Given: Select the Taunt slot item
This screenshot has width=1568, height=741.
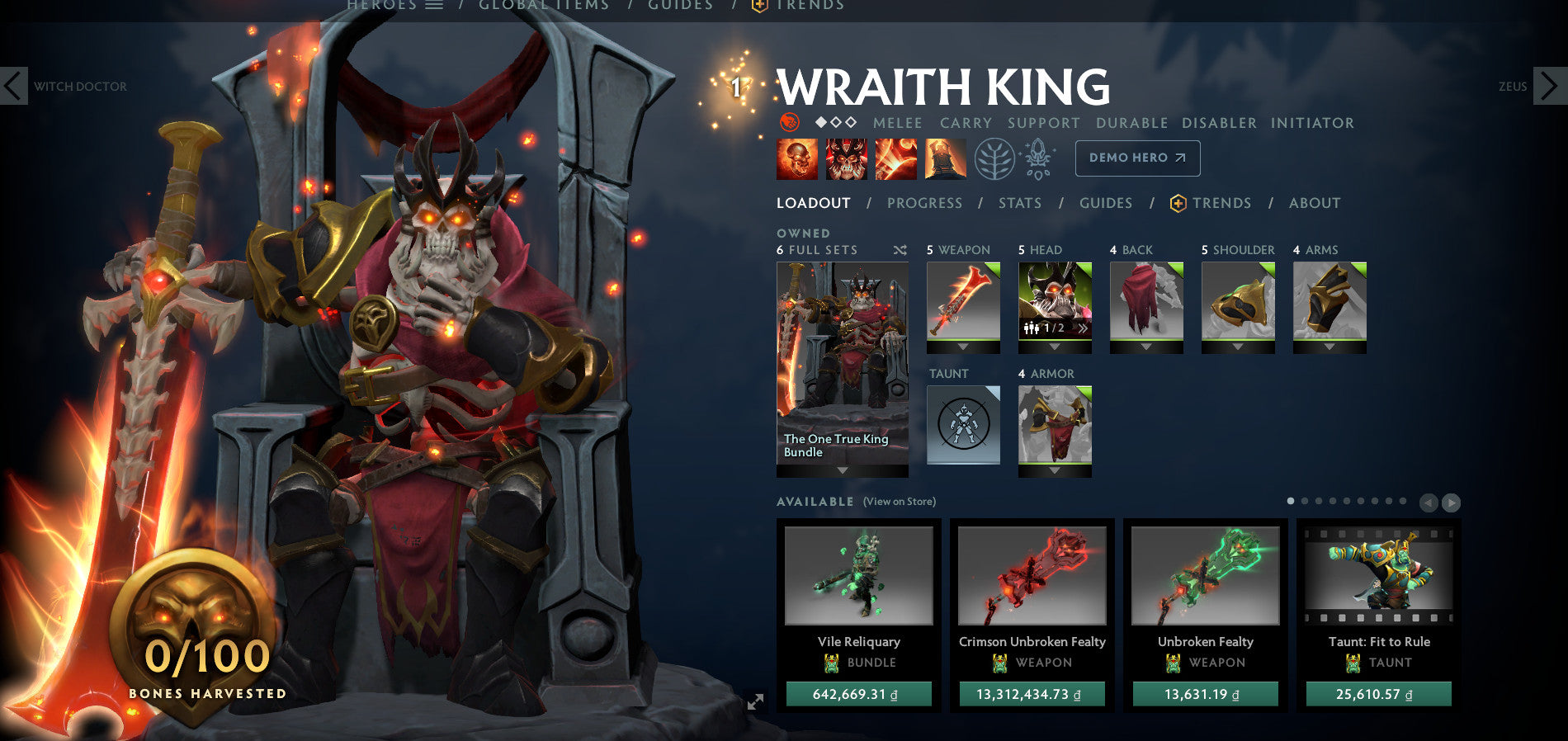Looking at the screenshot, I should (x=962, y=425).
